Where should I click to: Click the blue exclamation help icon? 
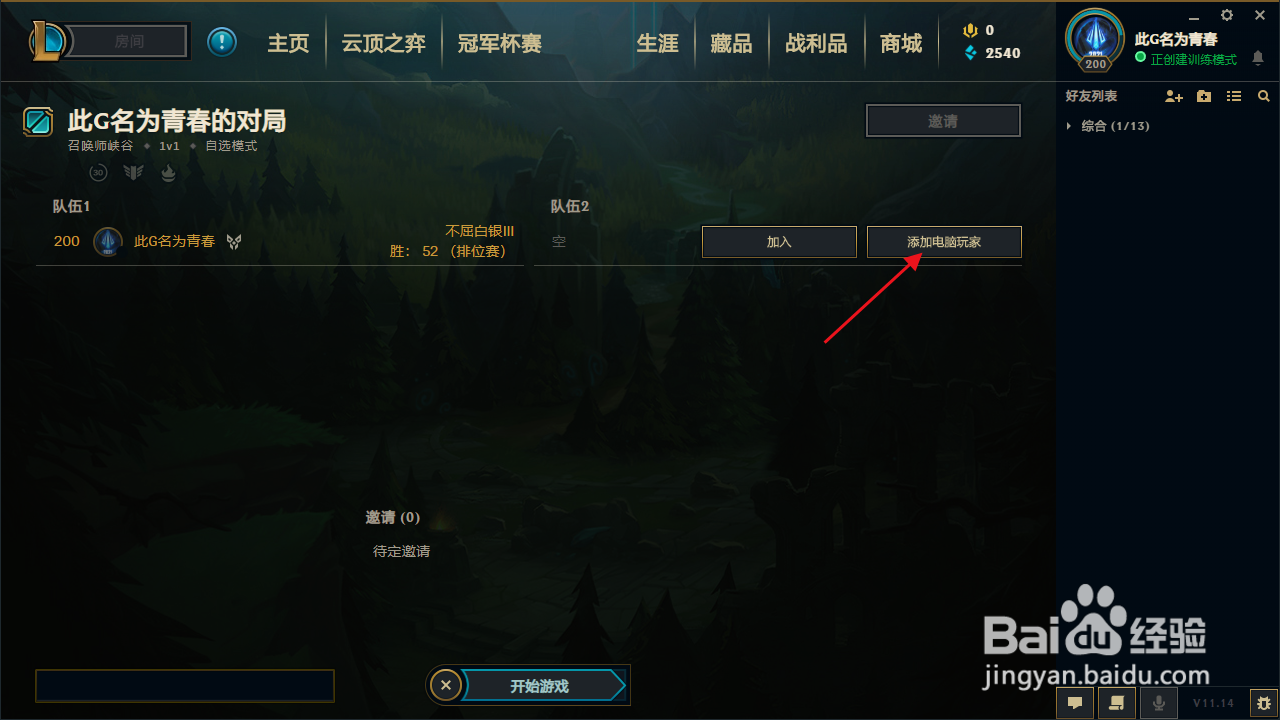pyautogui.click(x=221, y=41)
